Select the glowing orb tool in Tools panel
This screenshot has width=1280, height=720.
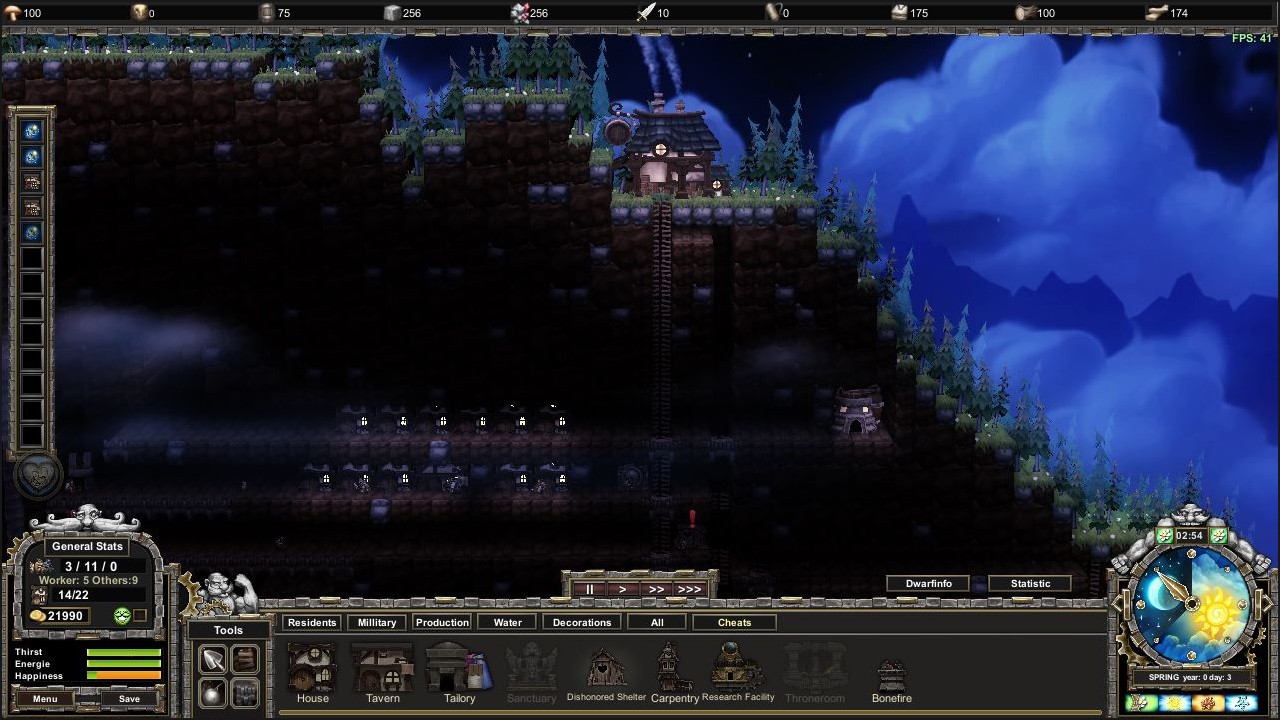click(x=212, y=692)
